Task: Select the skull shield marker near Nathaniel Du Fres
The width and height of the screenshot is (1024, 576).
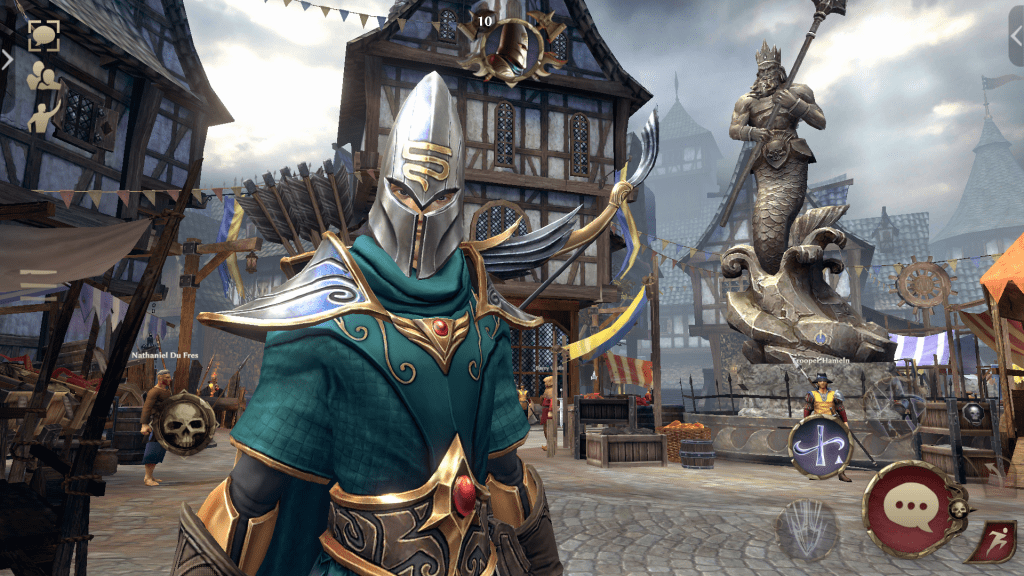Action: [187, 424]
